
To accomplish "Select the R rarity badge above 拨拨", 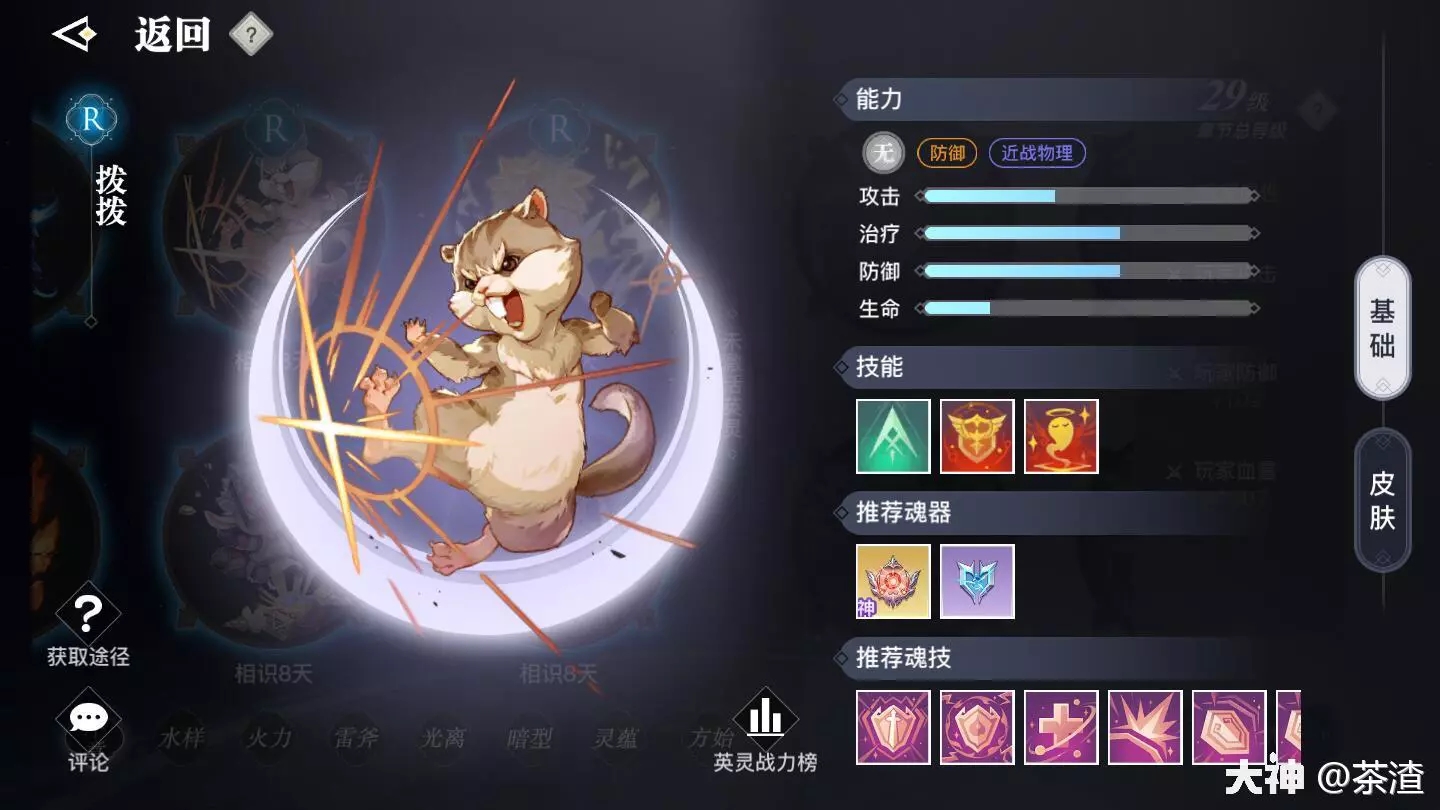I will [91, 120].
